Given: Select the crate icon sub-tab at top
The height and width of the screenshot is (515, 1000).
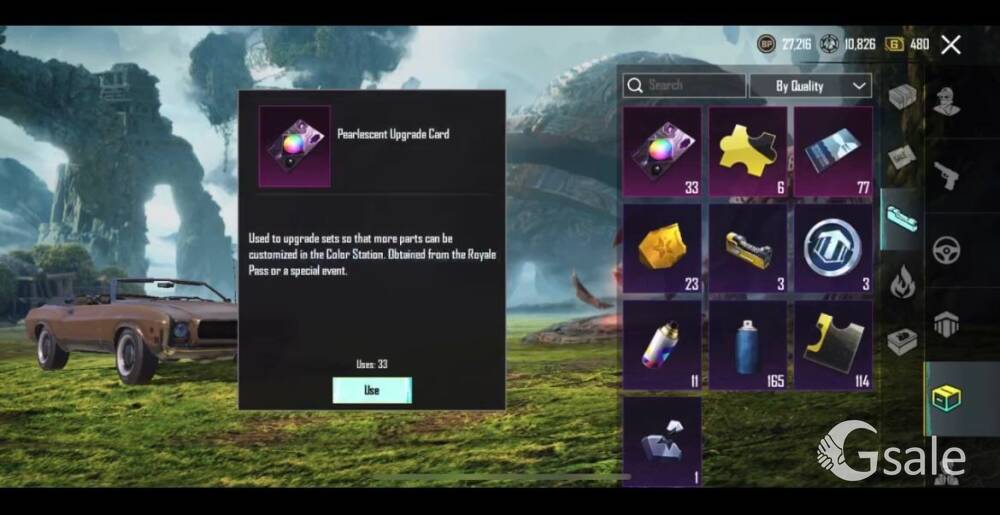Looking at the screenshot, I should 902,97.
